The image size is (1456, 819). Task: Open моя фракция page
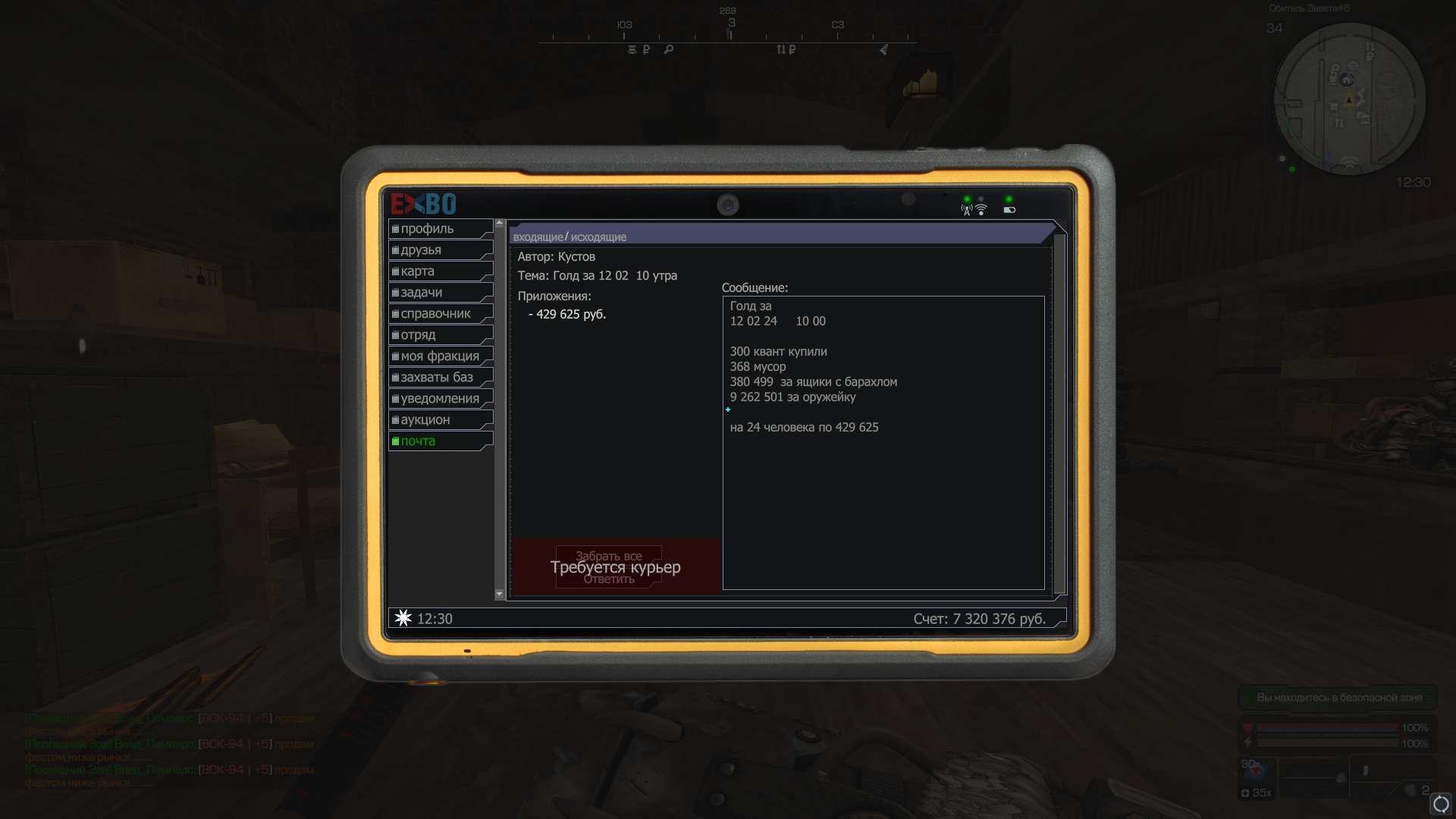click(x=440, y=356)
